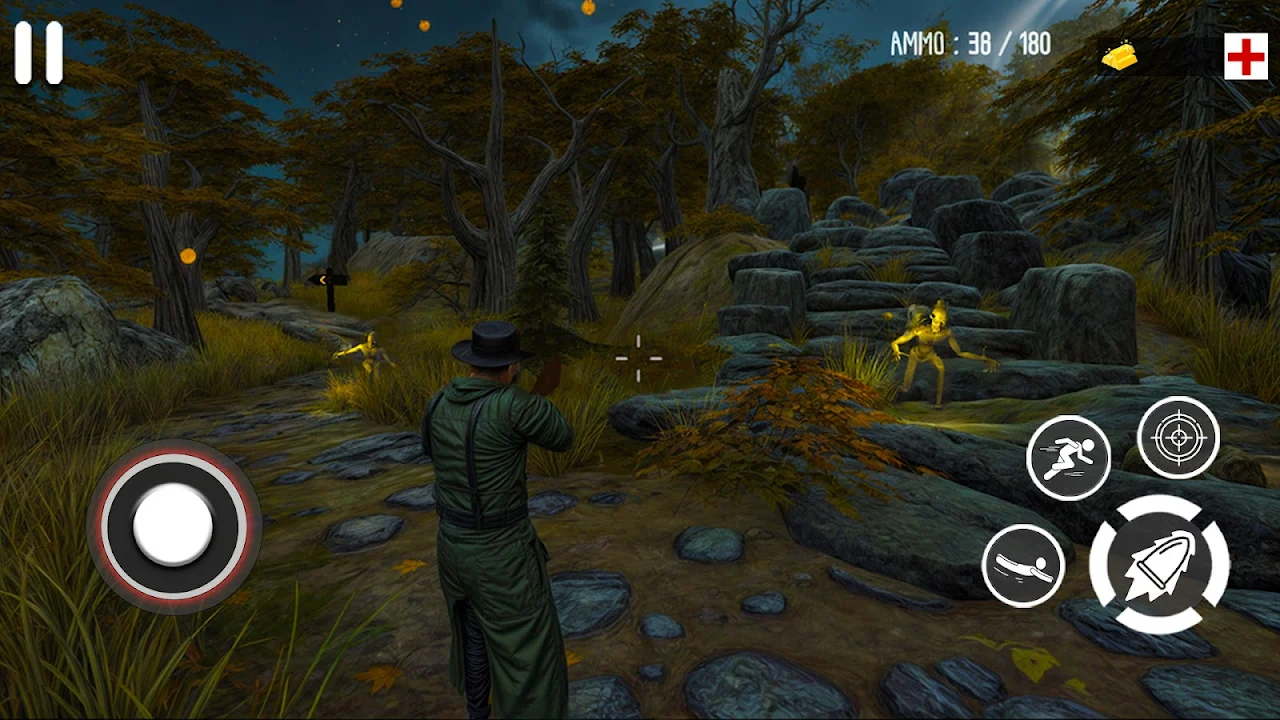Tap the sprint running-man button
Image resolution: width=1280 pixels, height=720 pixels.
[x=1069, y=458]
